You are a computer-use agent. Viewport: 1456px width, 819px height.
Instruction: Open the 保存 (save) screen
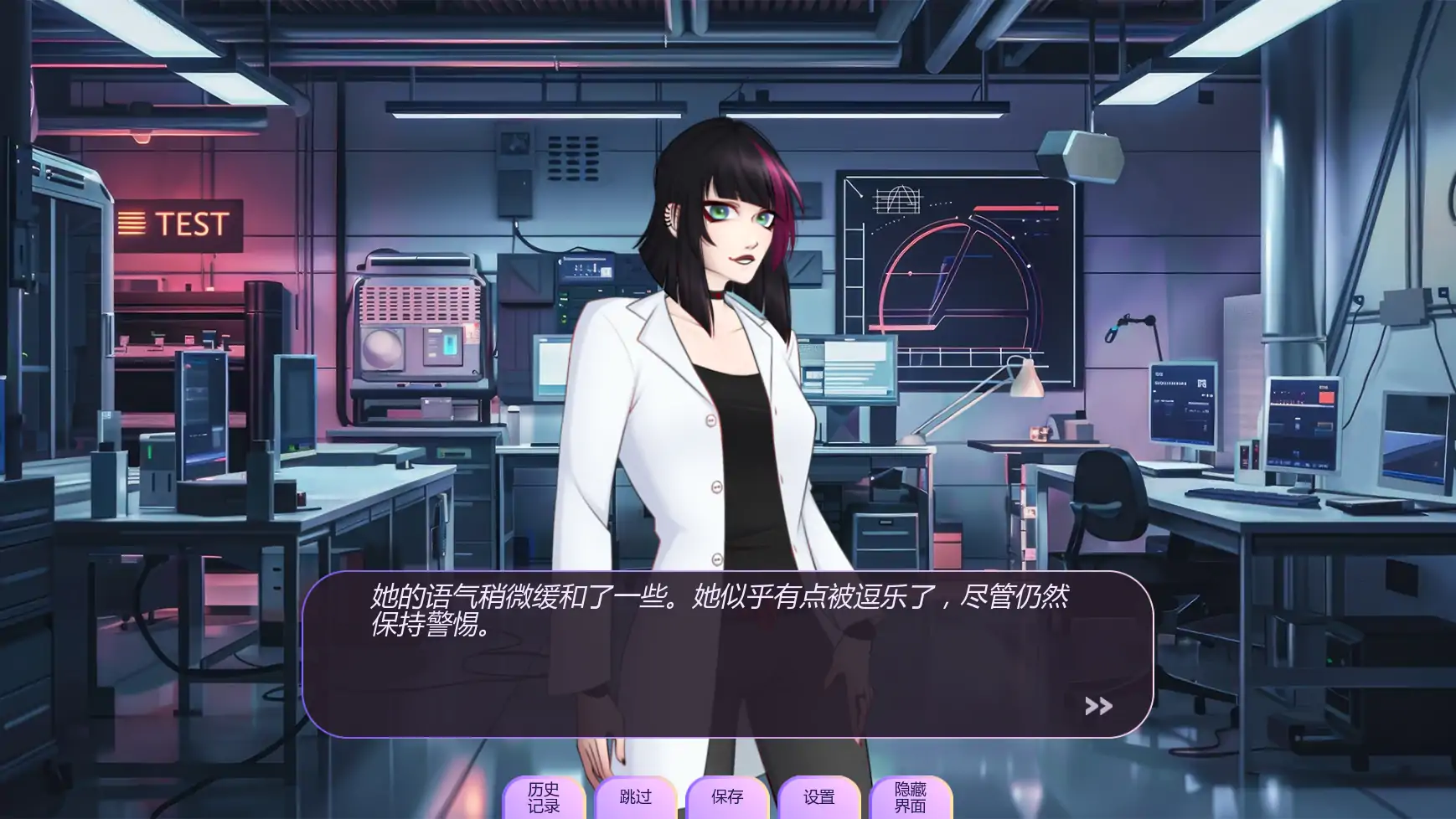tap(728, 797)
